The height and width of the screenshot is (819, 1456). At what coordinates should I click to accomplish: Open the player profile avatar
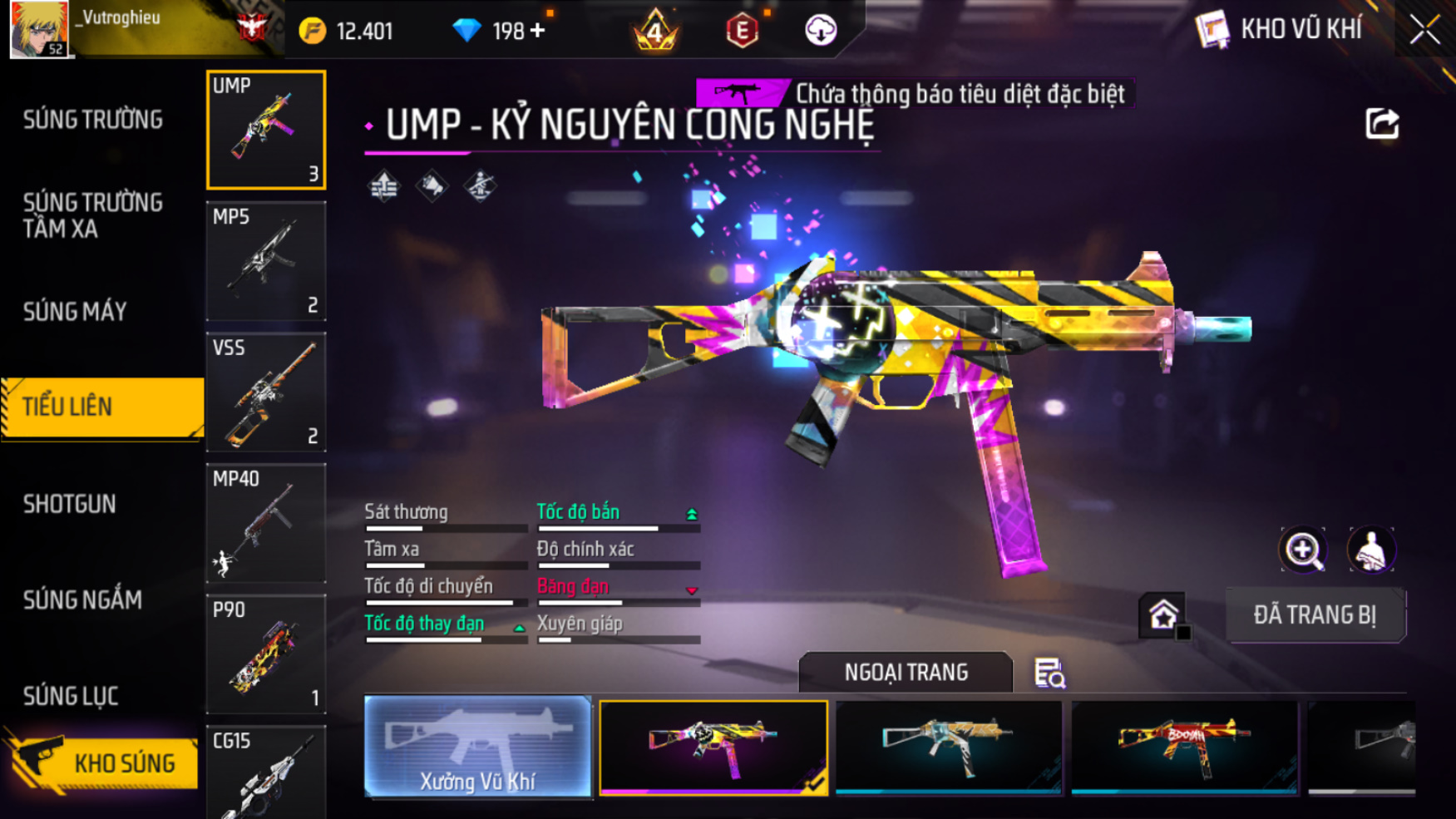click(x=38, y=29)
